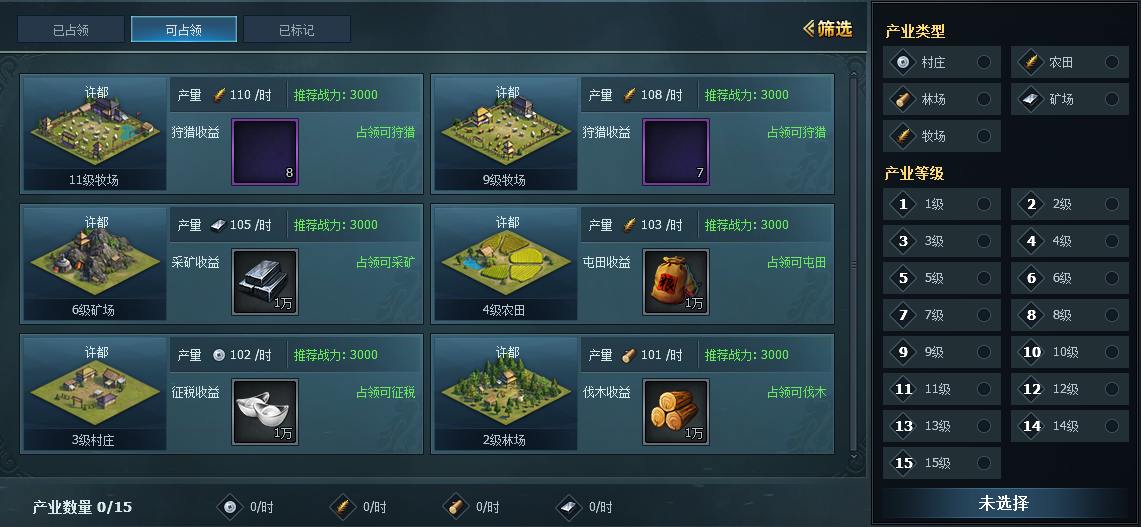The image size is (1141, 527).
Task: Open the 6级矿场 property thumbnail
Action: [x=93, y=263]
